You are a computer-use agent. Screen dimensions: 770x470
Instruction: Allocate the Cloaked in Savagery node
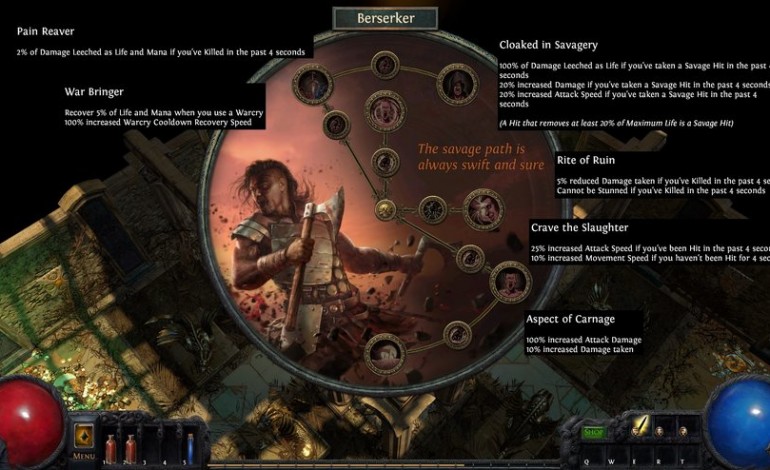point(457,86)
